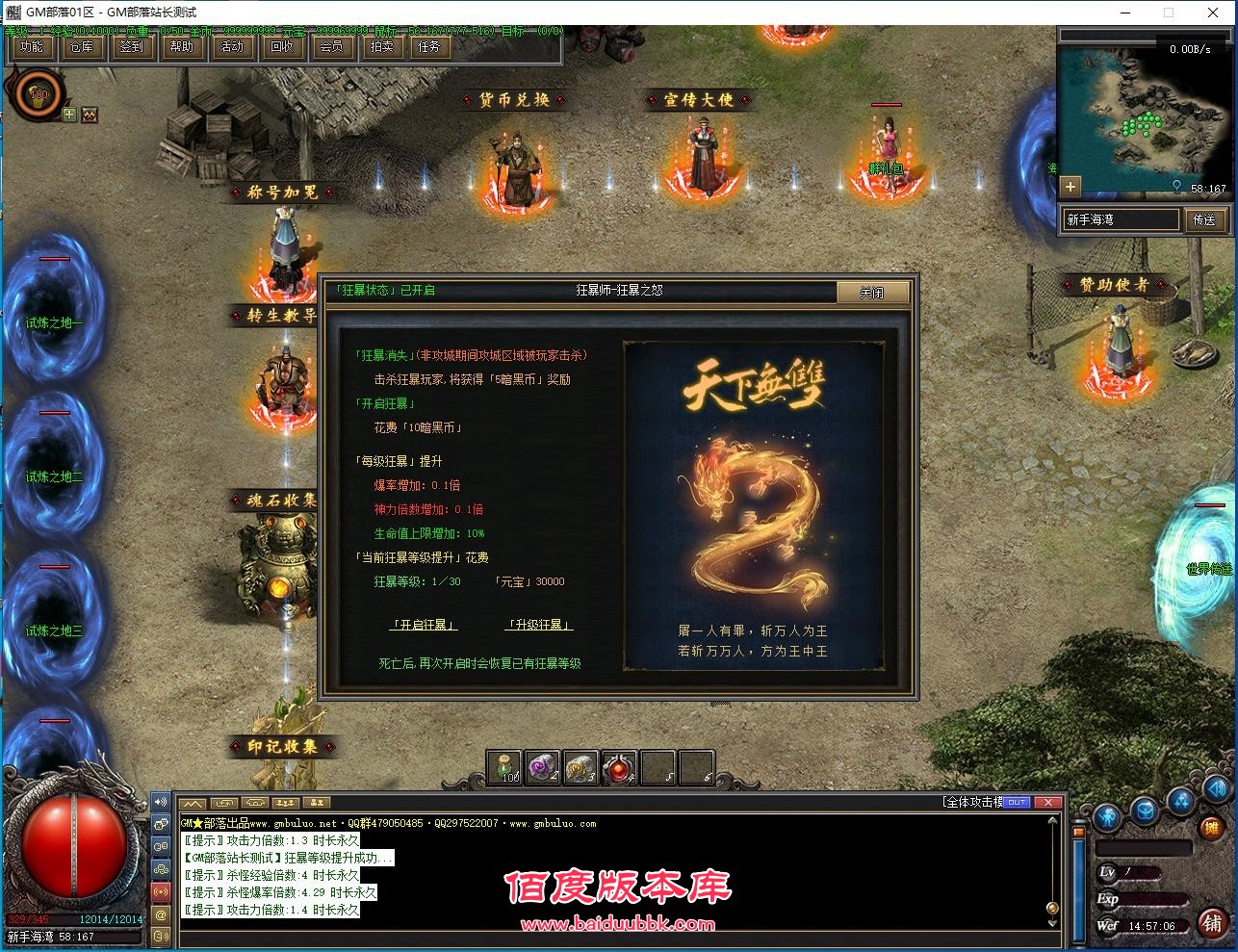Open the 会员 membership menu

[331, 46]
